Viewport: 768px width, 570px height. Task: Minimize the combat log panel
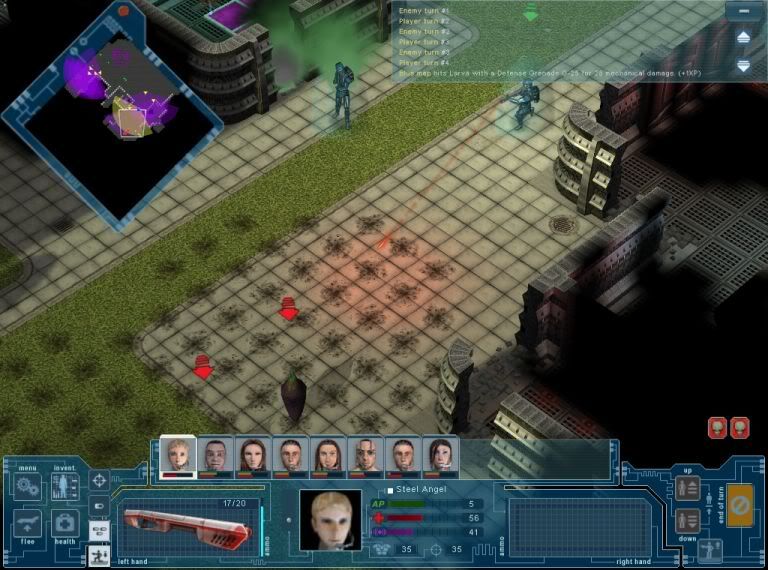[x=742, y=10]
